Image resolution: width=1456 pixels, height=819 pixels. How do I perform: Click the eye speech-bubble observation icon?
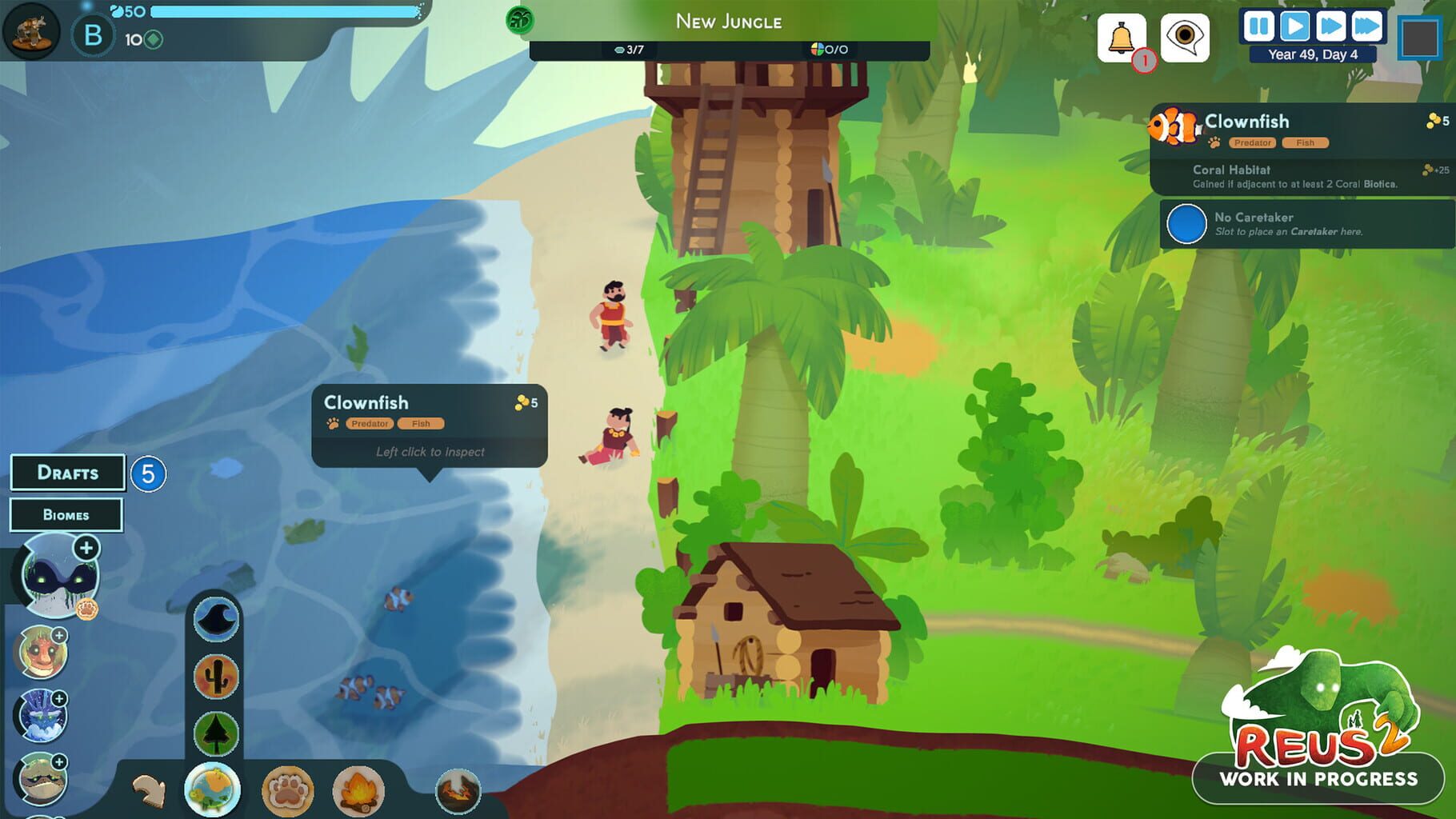1182,36
